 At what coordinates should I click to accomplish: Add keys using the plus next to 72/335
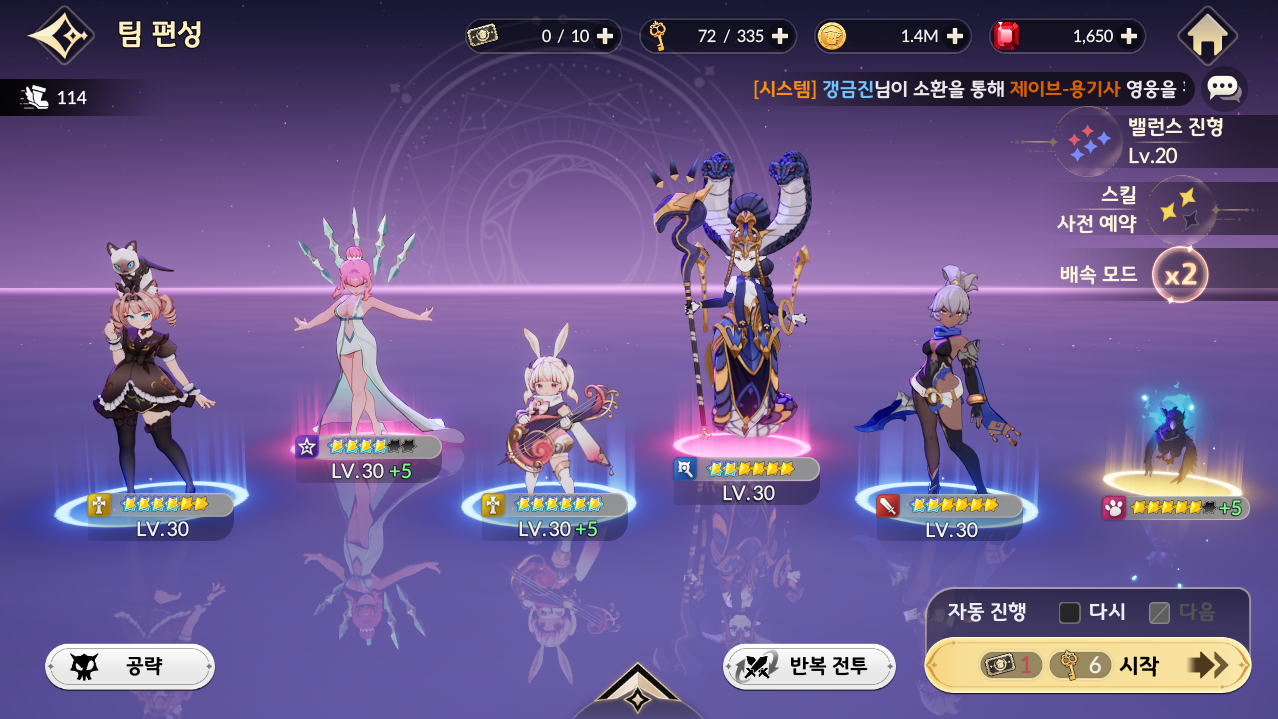pos(780,36)
